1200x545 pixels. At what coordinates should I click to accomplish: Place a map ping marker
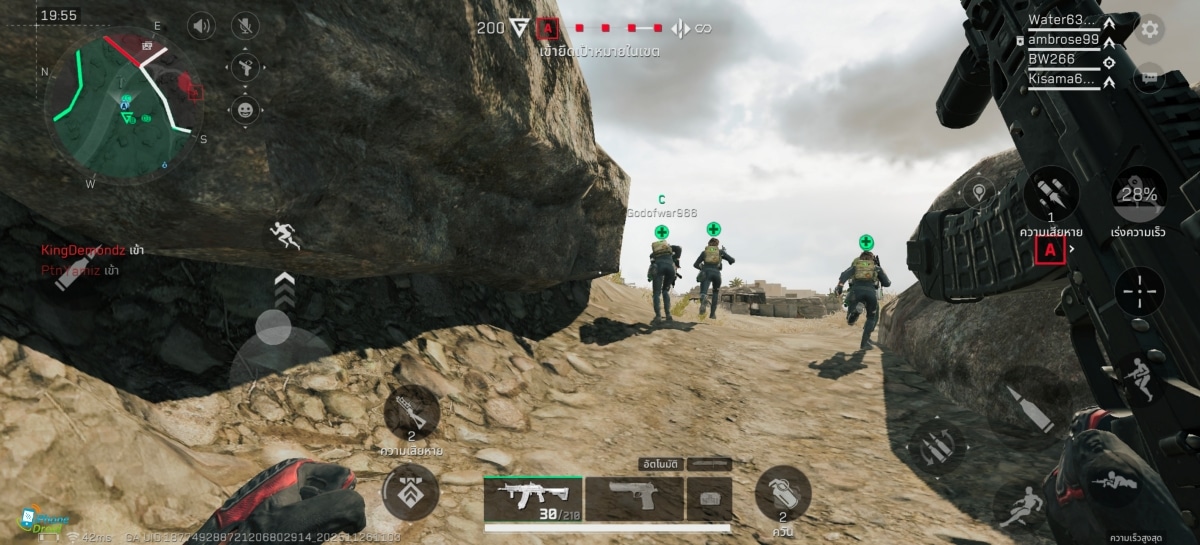pyautogui.click(x=977, y=191)
